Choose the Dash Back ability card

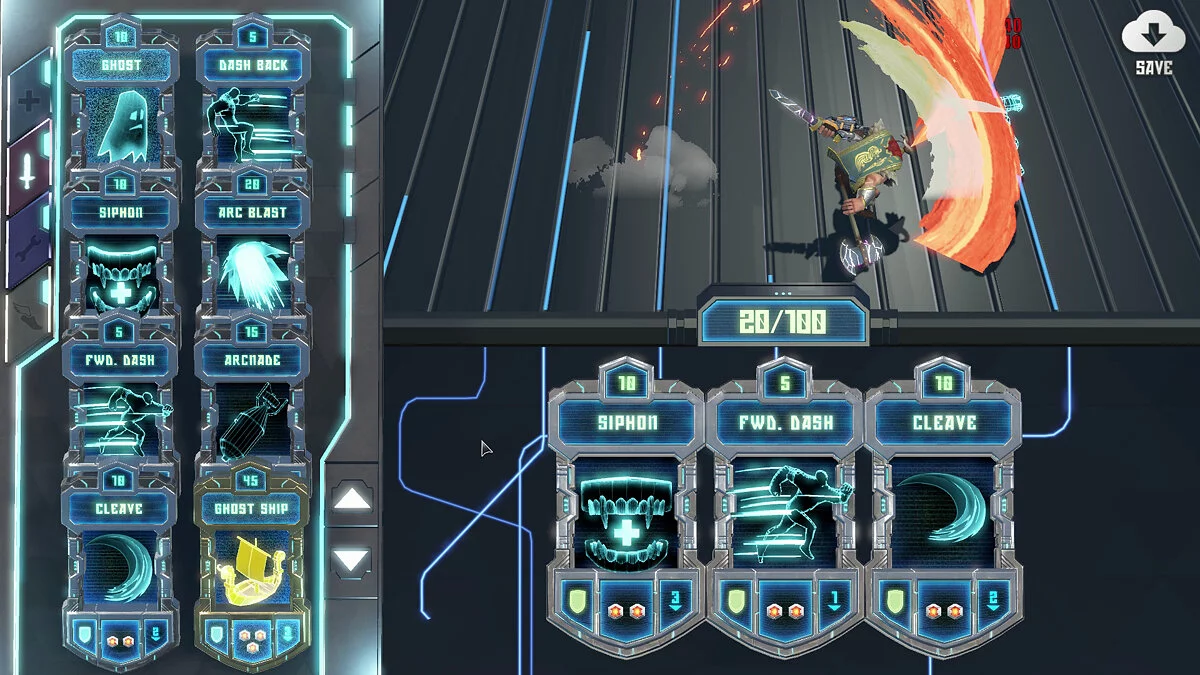(x=253, y=122)
